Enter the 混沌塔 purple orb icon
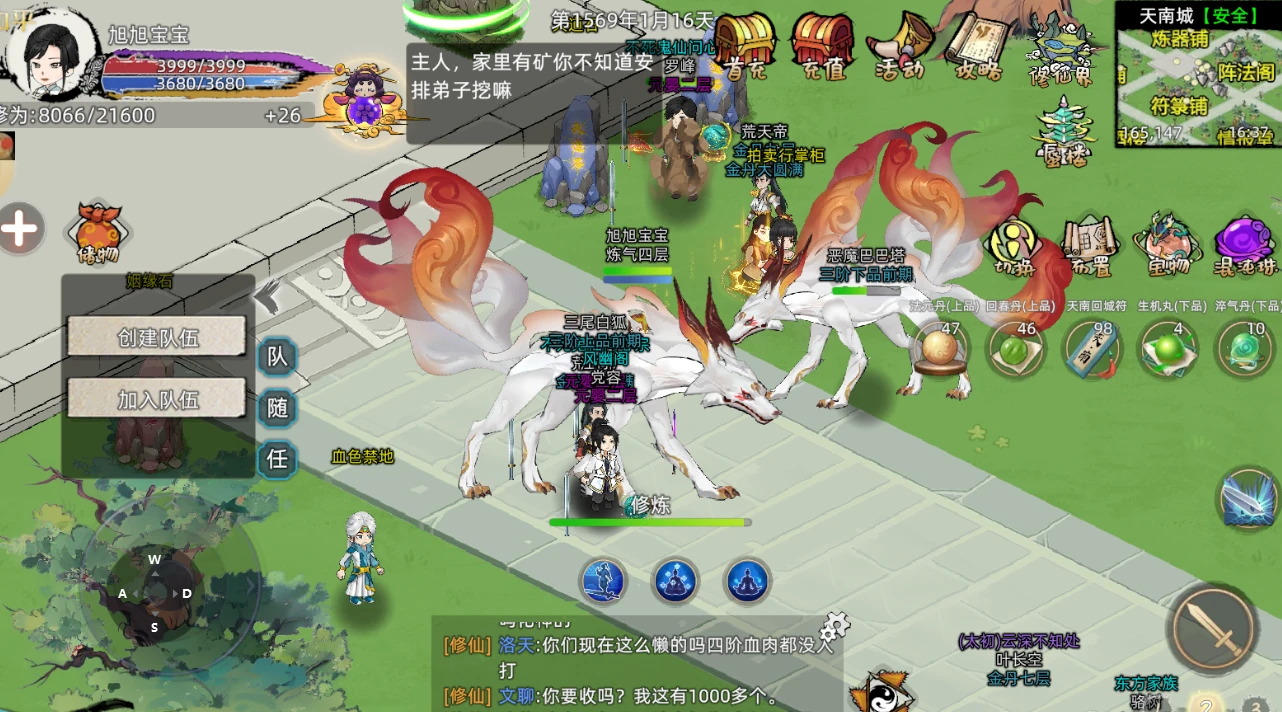 1245,246
